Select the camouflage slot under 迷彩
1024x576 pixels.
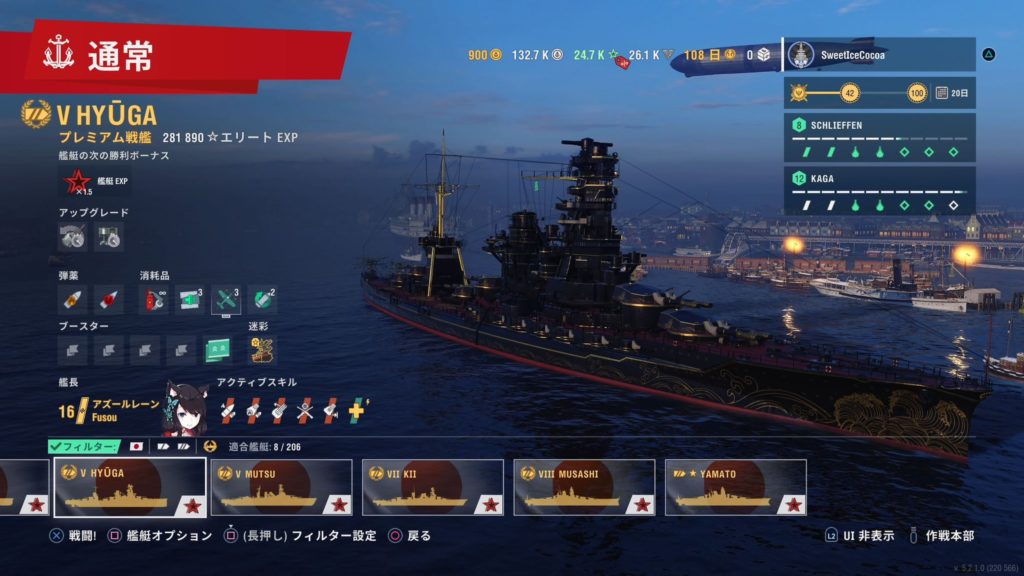pos(262,349)
